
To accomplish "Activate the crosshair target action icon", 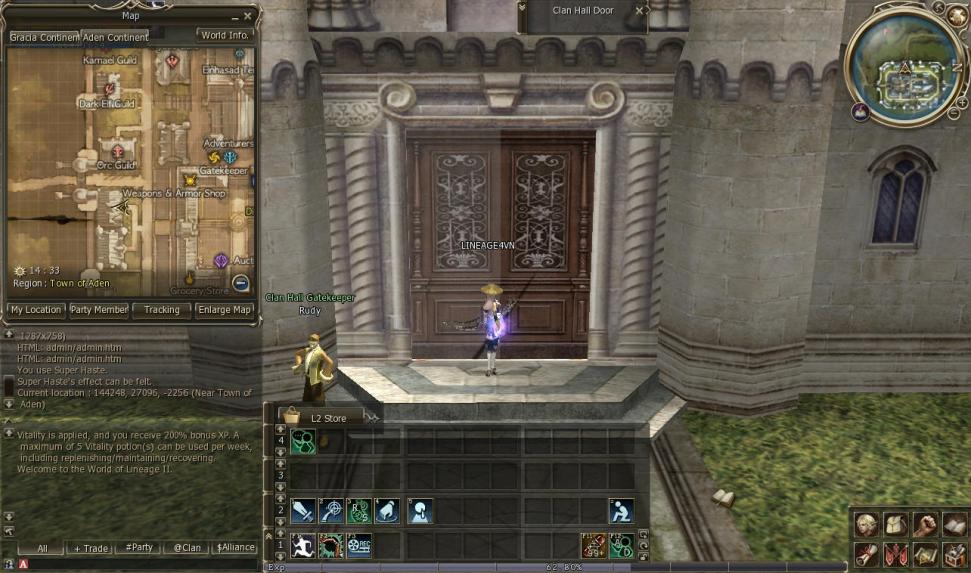I will (331, 510).
